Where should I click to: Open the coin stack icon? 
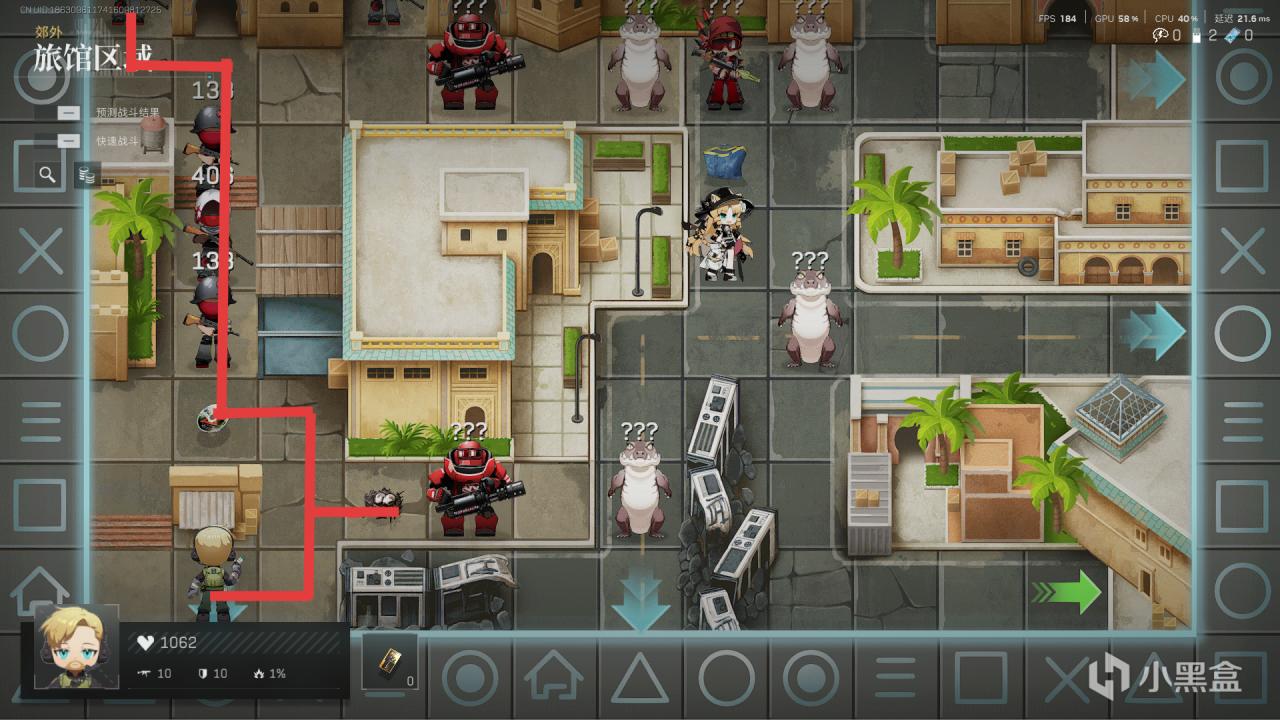(88, 176)
